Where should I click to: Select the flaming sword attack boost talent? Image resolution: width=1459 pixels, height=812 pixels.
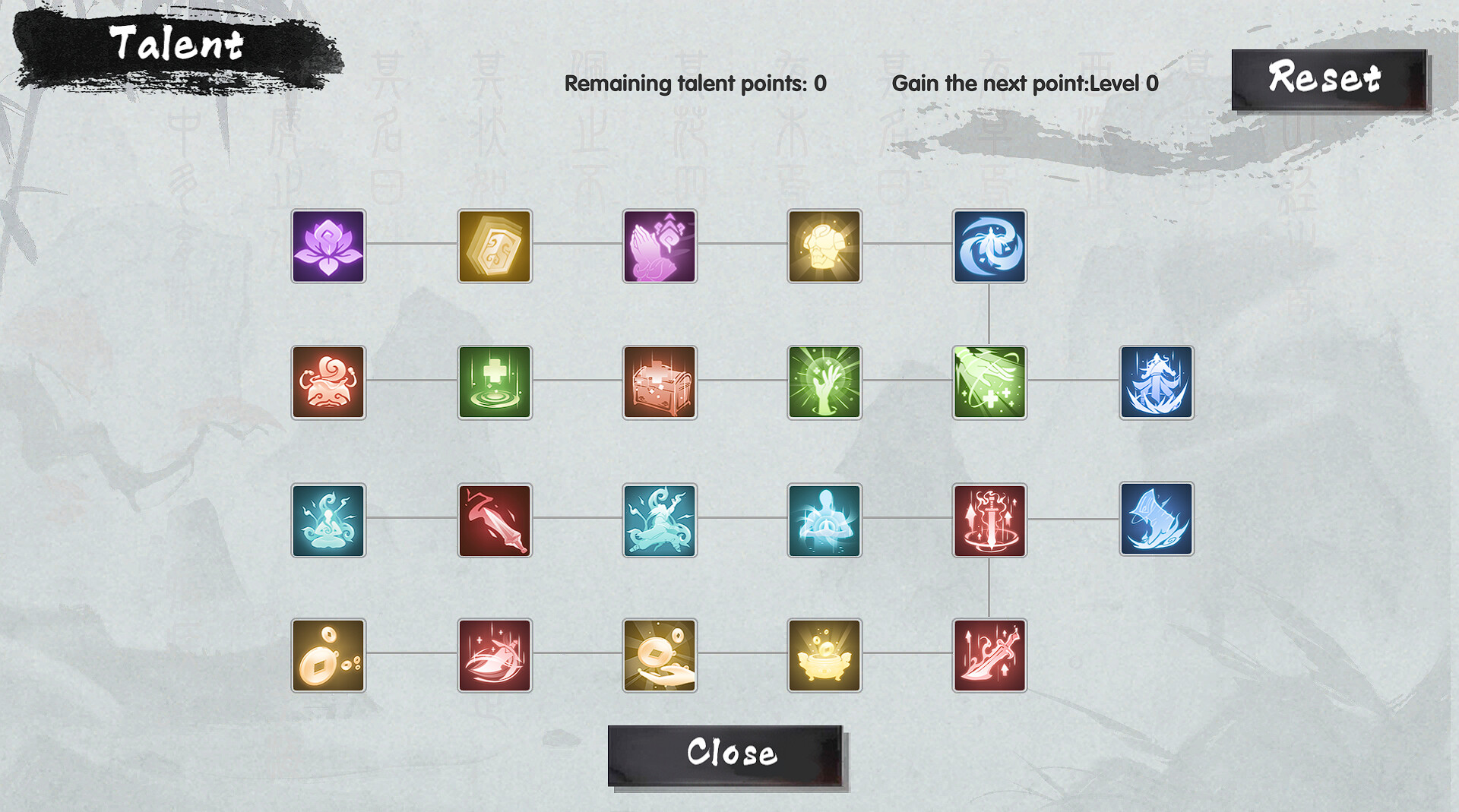[989, 520]
